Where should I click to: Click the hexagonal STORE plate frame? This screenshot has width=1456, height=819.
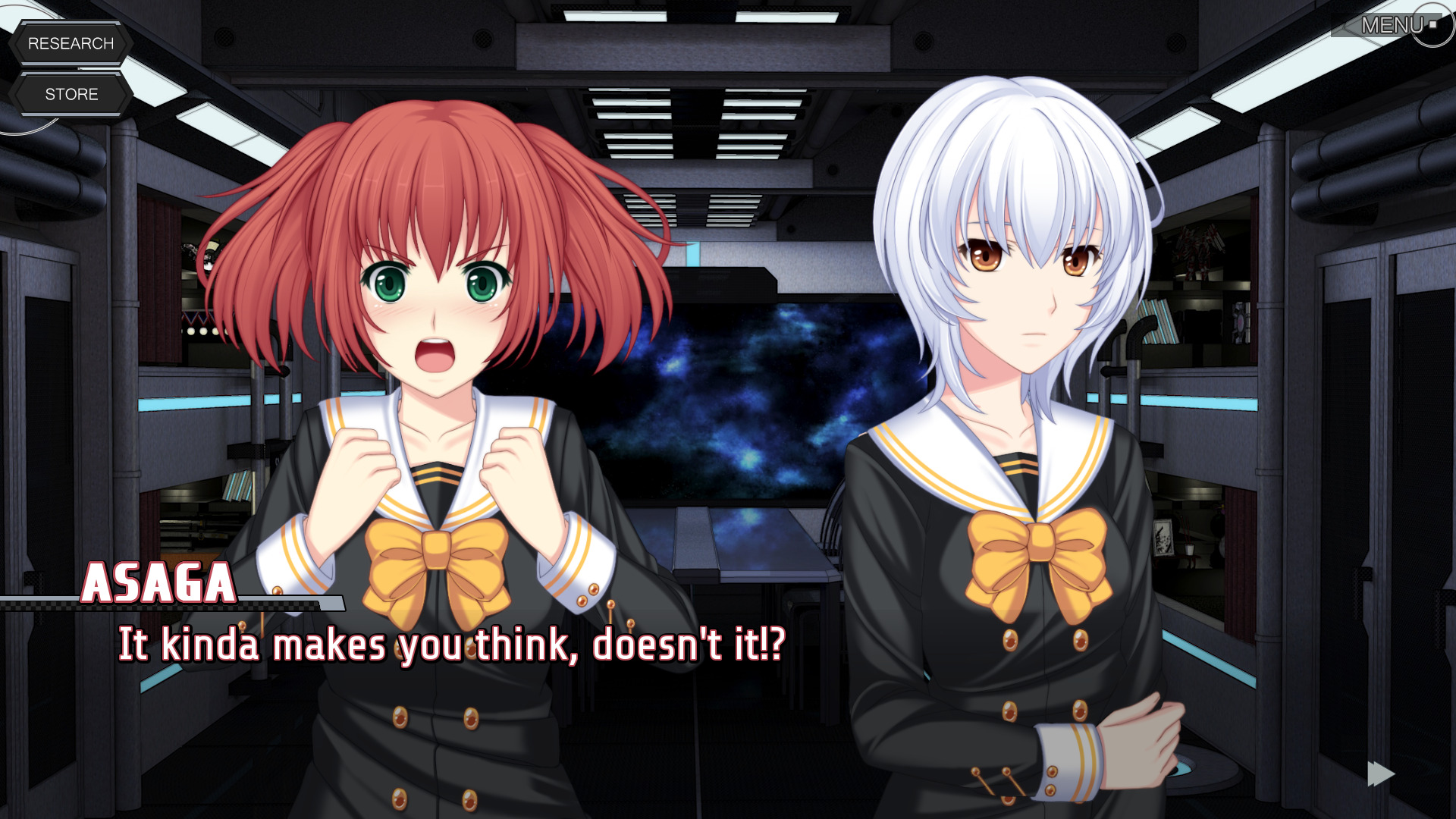coord(72,94)
